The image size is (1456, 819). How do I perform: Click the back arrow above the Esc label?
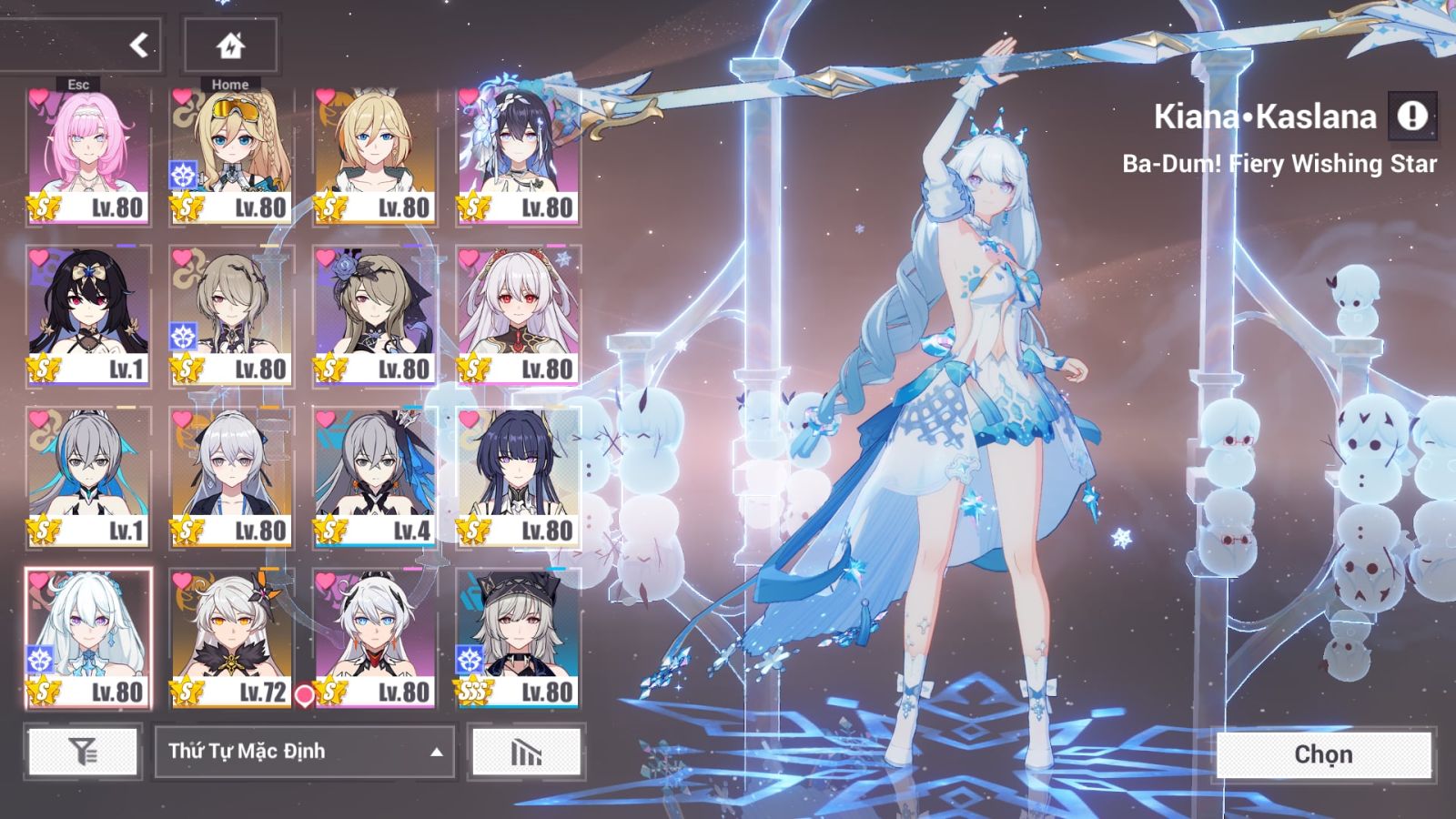tap(136, 45)
